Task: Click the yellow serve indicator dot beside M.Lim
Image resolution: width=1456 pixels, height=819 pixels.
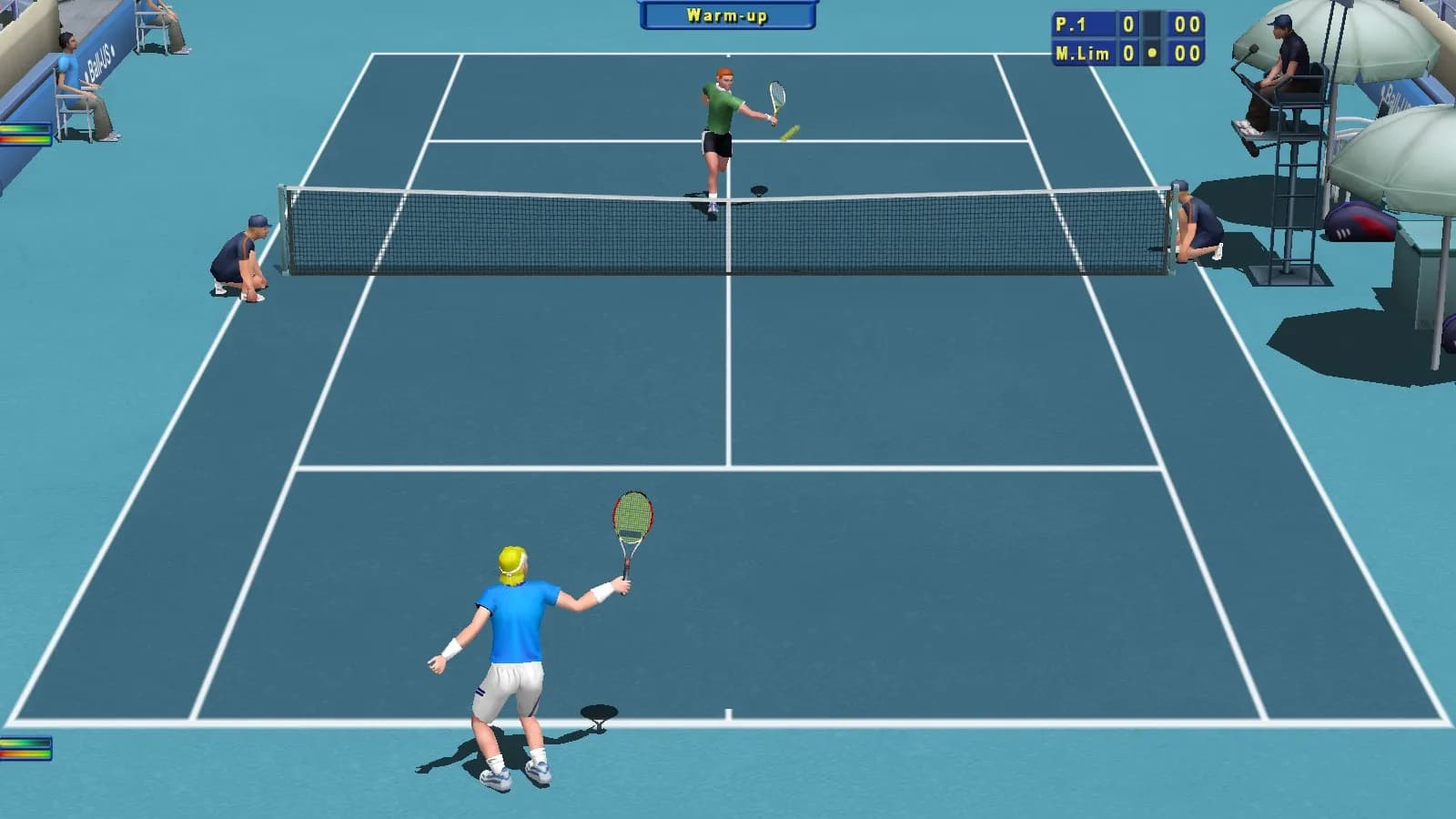Action: 1154,53
